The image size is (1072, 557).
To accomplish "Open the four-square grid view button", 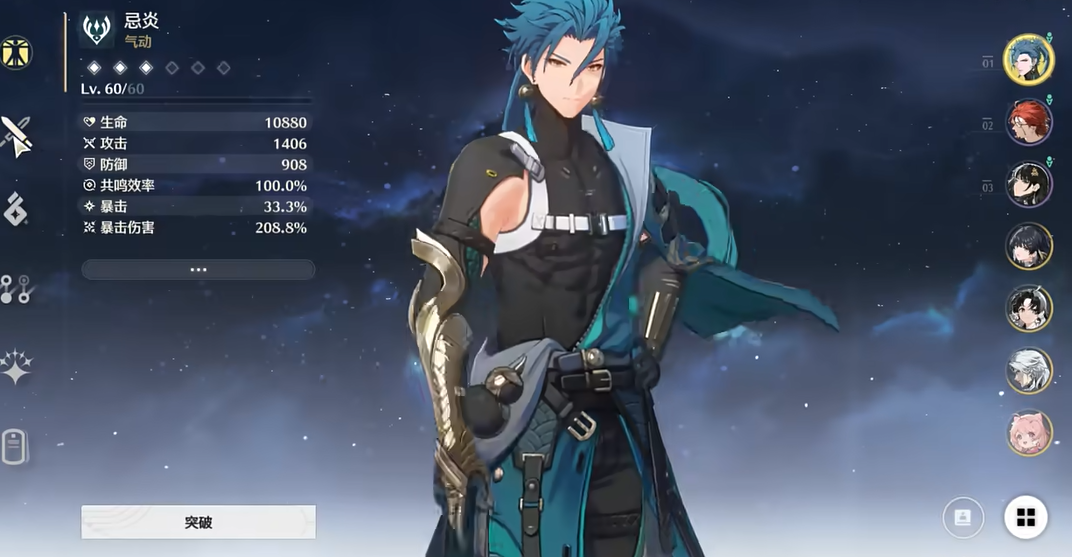I will 1025,517.
